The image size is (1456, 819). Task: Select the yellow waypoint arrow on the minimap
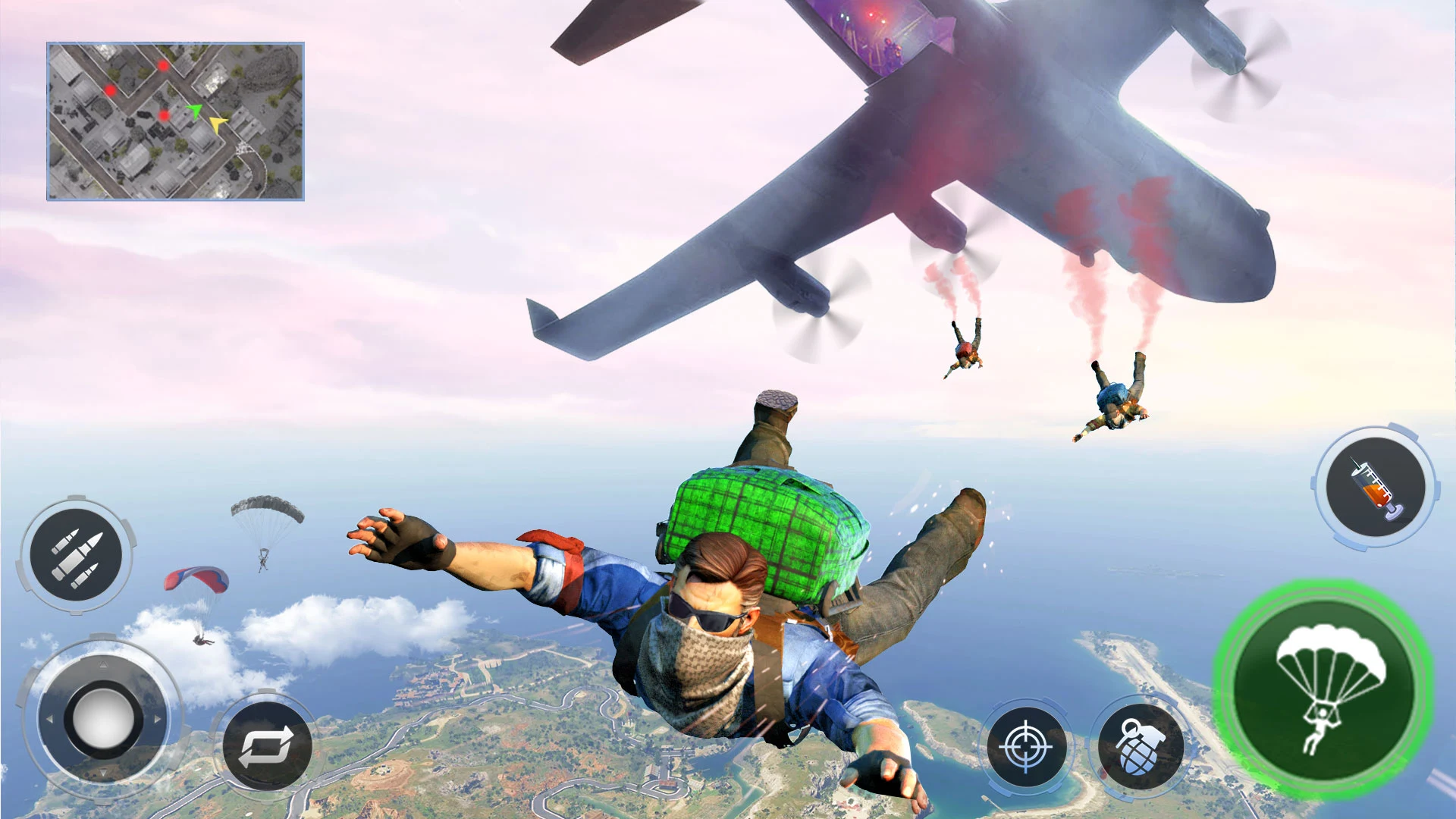[x=218, y=125]
